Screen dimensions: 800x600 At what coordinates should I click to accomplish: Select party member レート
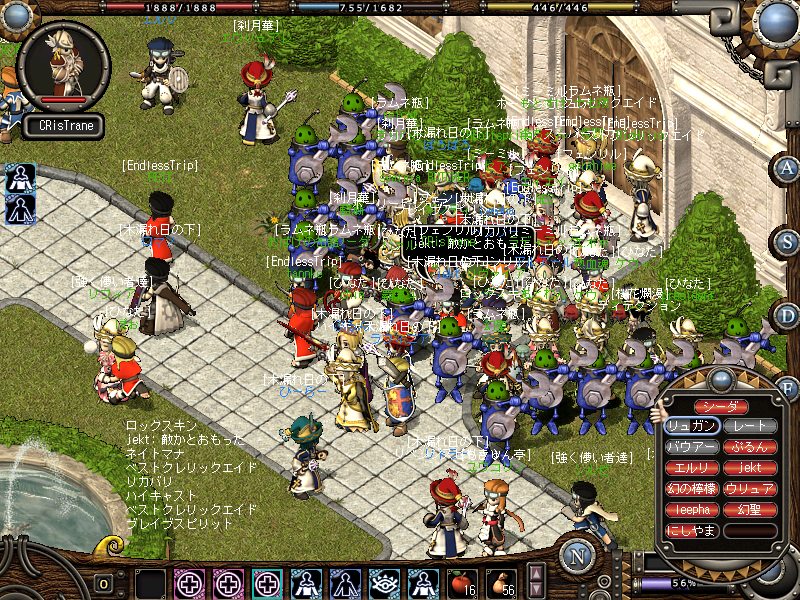(x=750, y=426)
